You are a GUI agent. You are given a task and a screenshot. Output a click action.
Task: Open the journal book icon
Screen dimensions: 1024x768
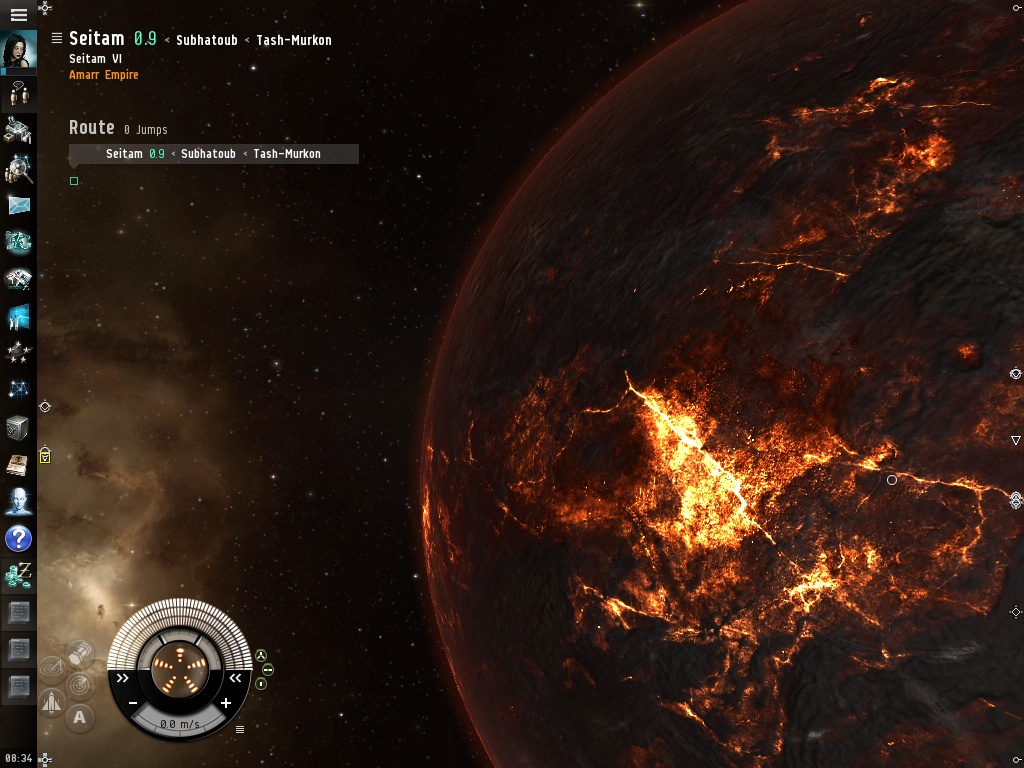[18, 465]
